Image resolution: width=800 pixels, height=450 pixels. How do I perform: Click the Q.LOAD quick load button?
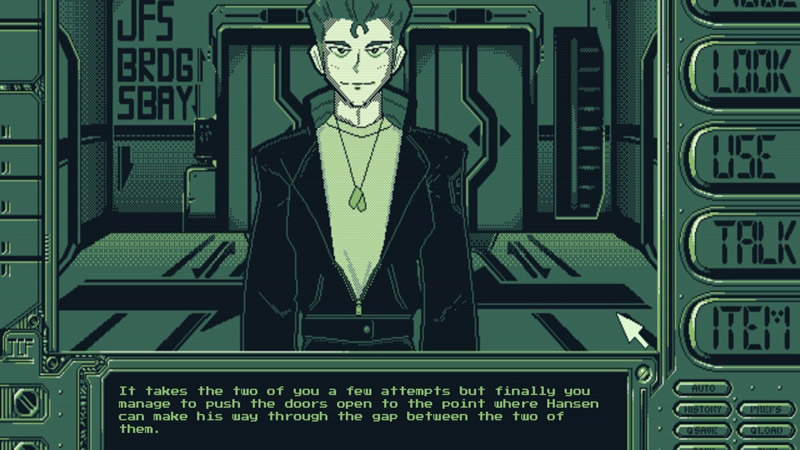point(766,430)
